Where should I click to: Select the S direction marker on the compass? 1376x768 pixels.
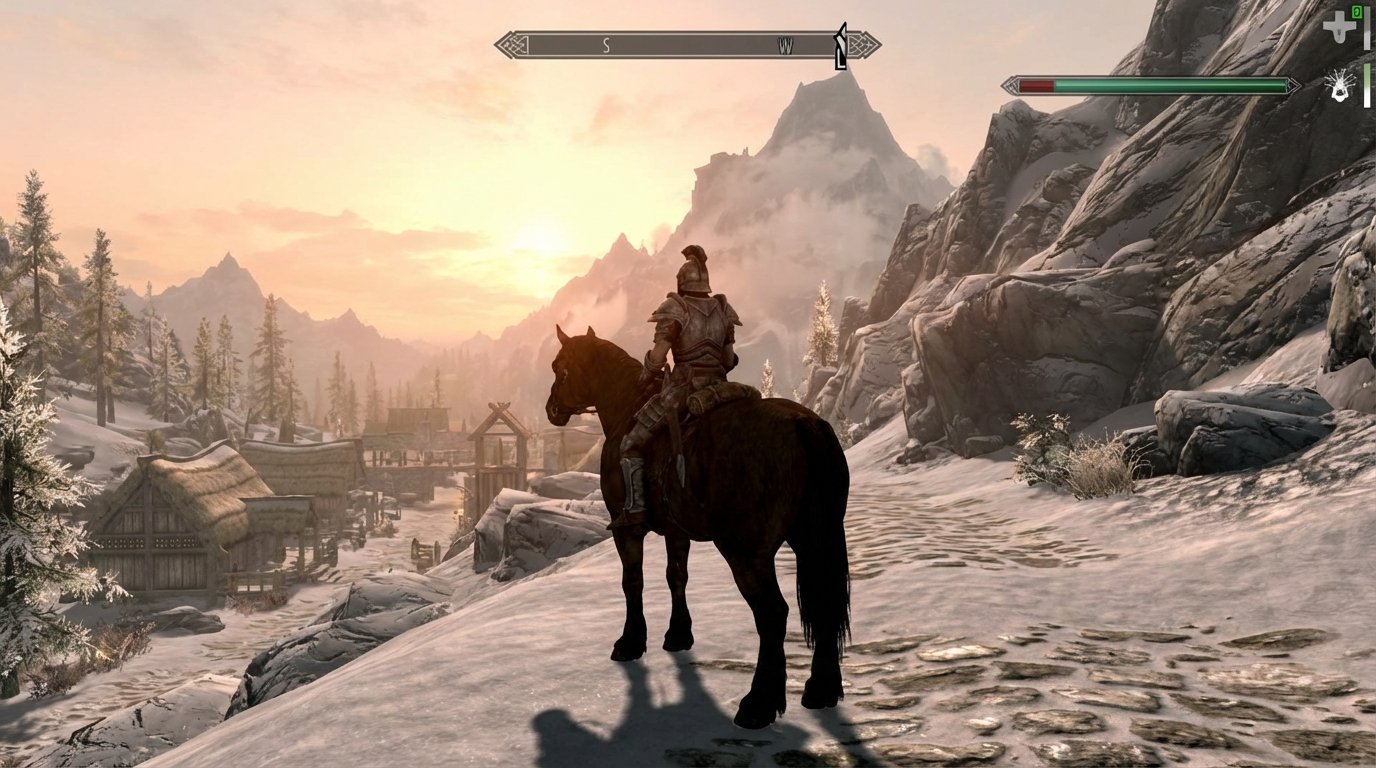[x=606, y=44]
